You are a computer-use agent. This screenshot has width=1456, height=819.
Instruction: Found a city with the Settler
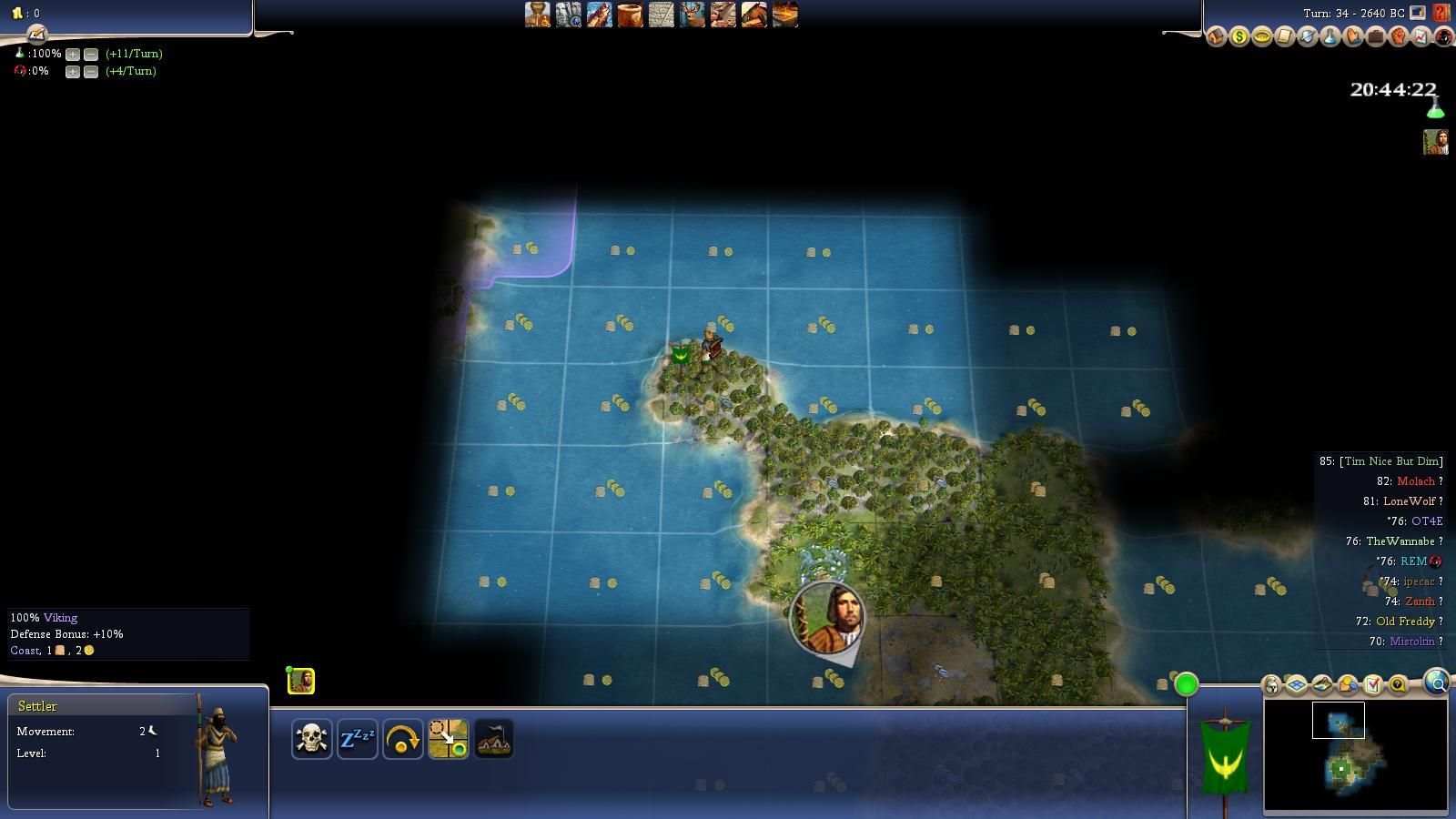pos(493,738)
